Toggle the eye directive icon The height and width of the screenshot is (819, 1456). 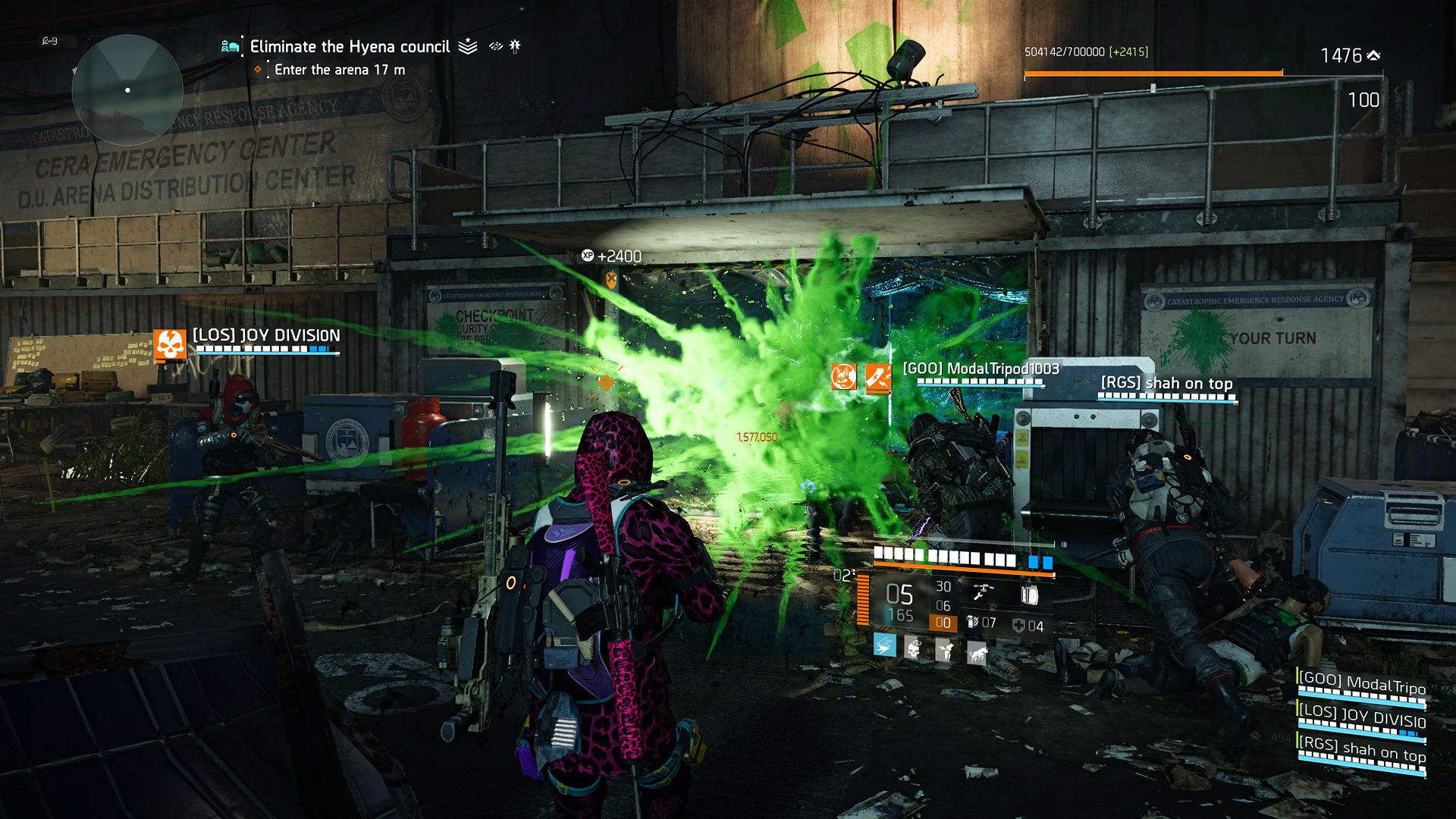point(495,46)
